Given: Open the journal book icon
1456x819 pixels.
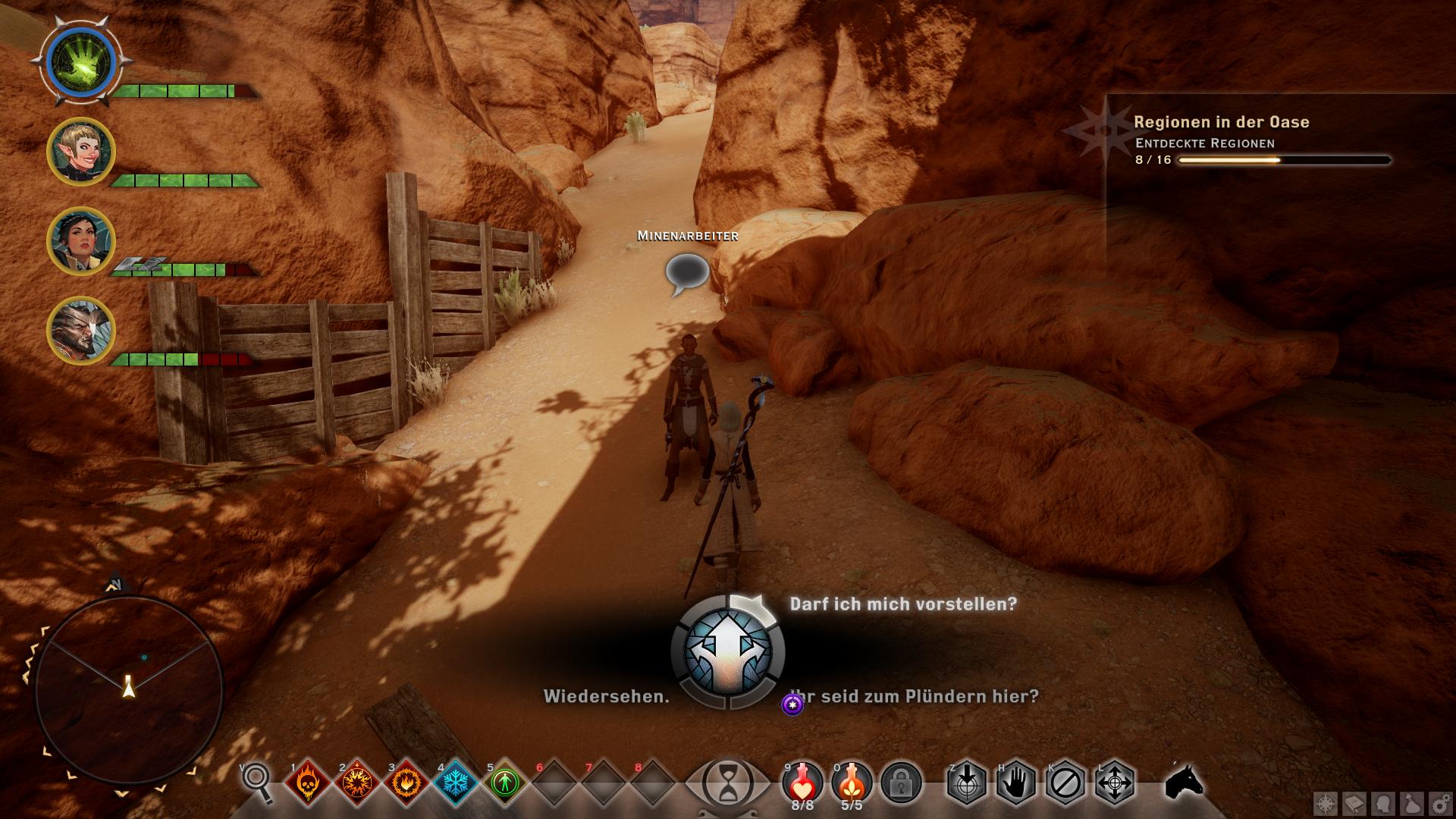Looking at the screenshot, I should (1355, 804).
